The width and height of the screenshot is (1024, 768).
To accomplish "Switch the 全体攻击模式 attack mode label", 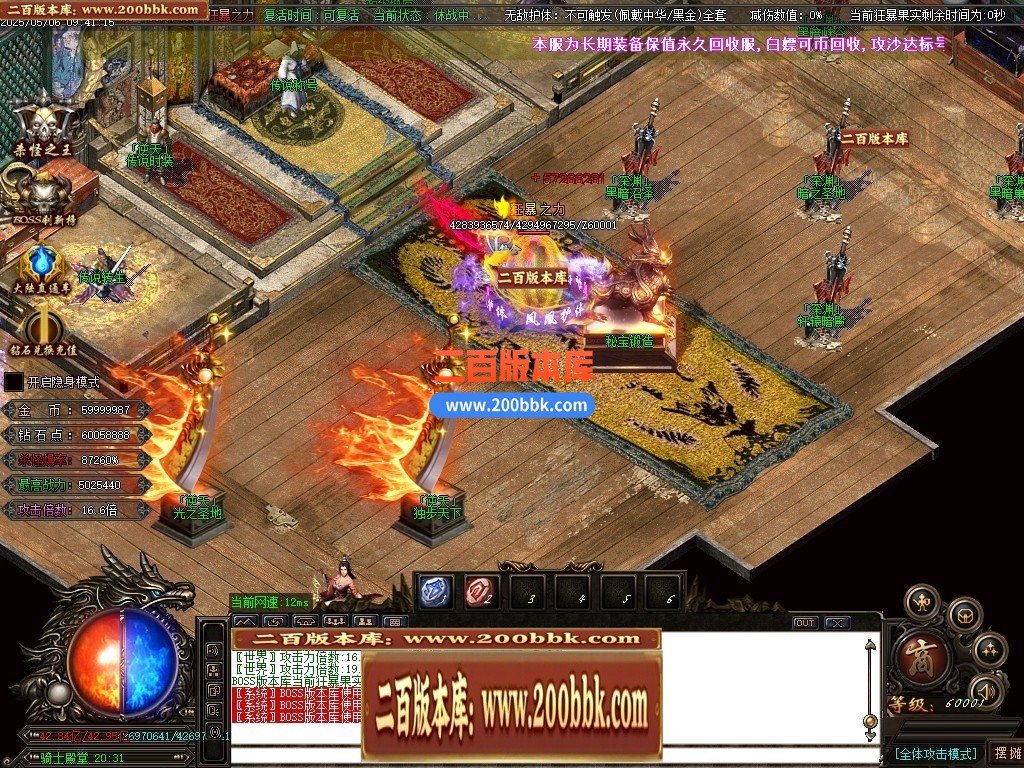I will pyautogui.click(x=935, y=753).
